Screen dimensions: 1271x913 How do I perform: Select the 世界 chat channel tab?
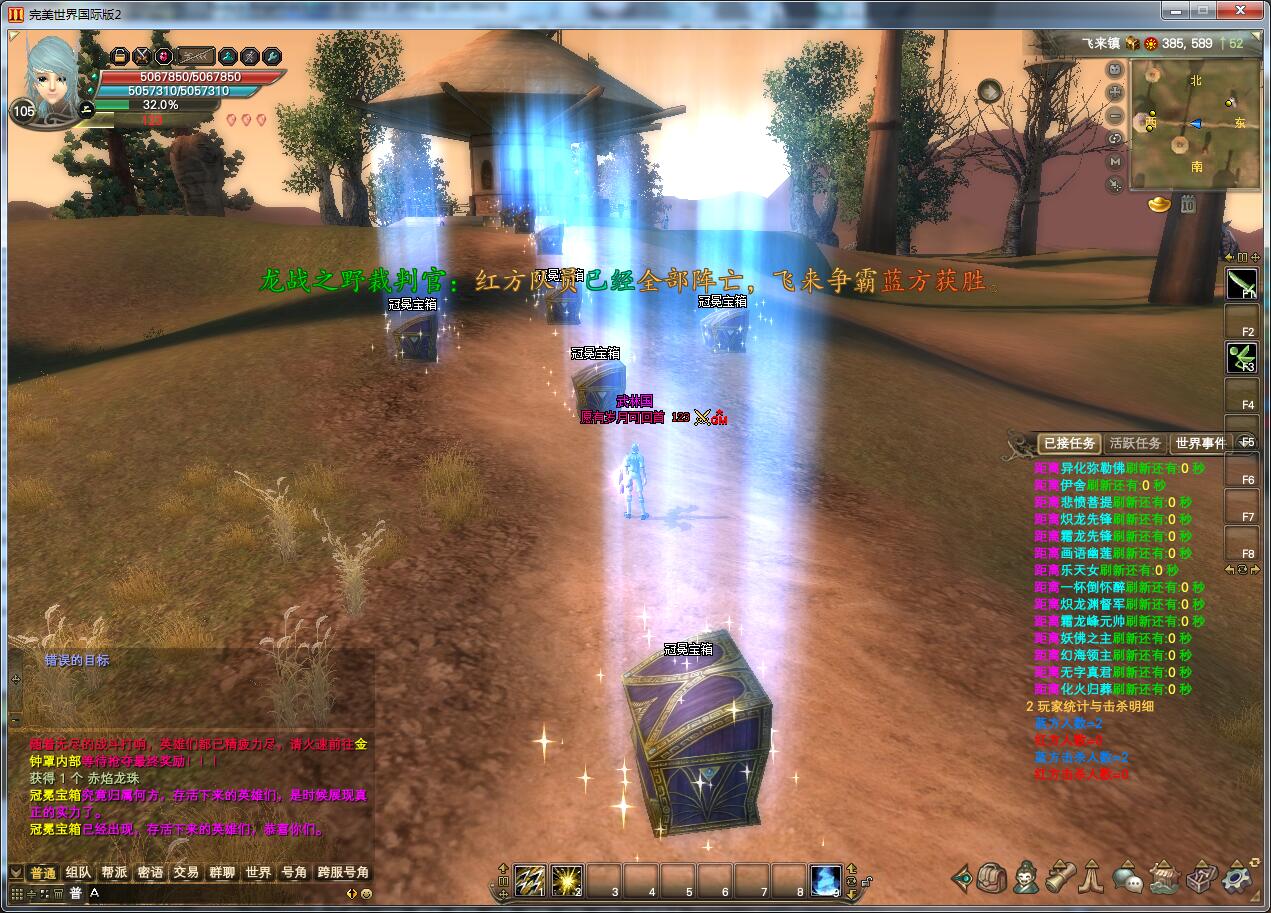258,872
